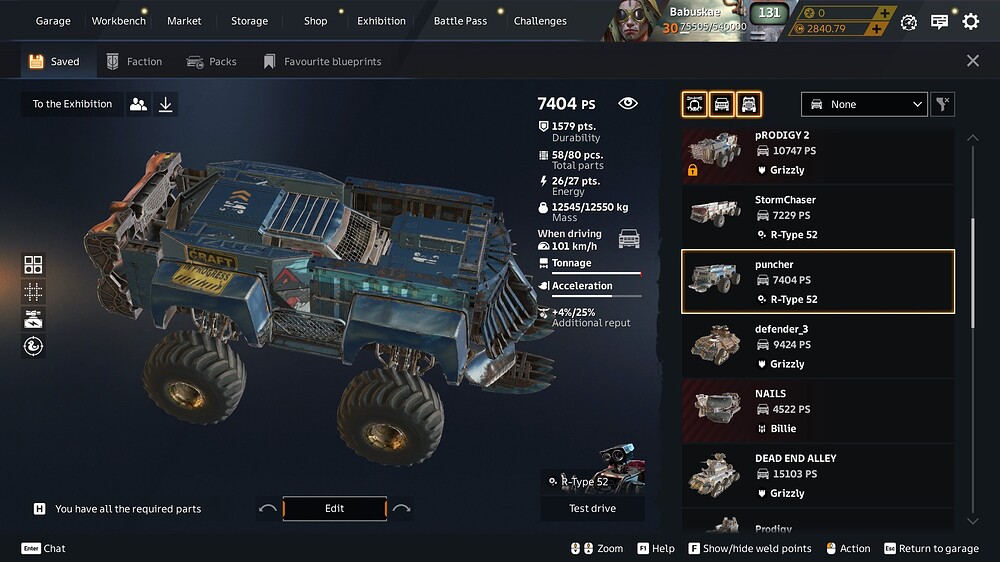Click the download blueprint arrow icon
1000x562 pixels.
[x=166, y=104]
